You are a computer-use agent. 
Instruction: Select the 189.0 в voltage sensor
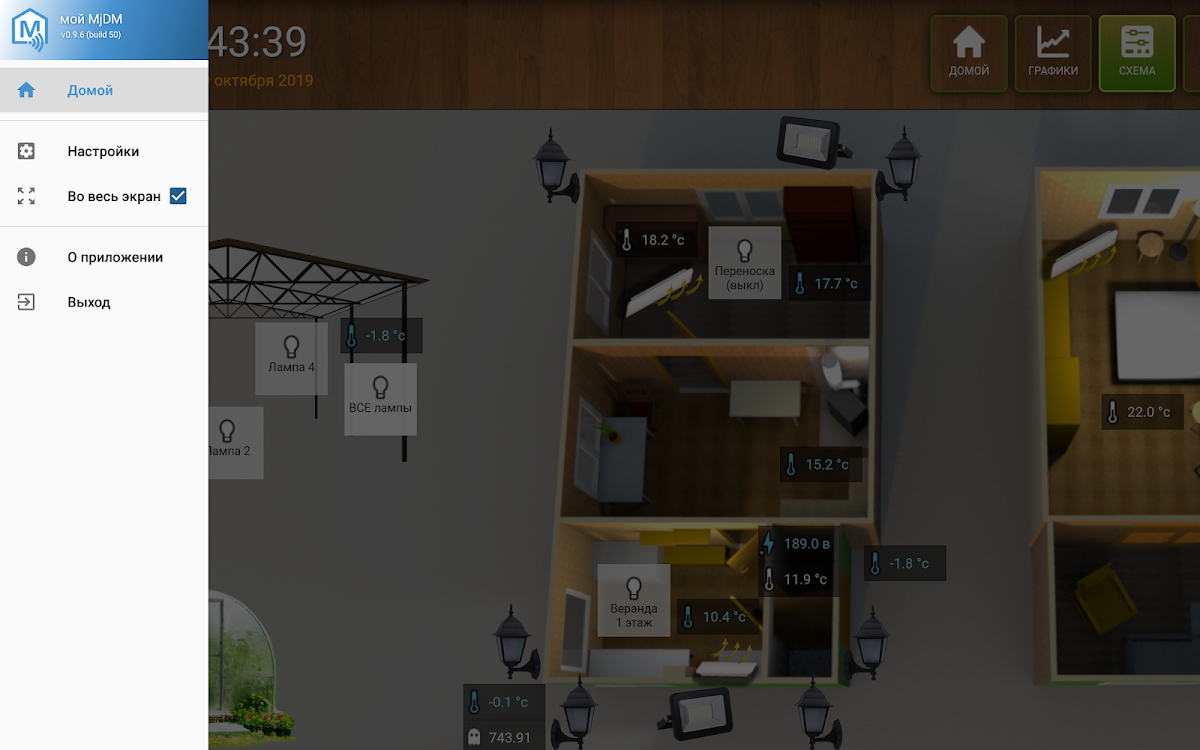(x=797, y=544)
